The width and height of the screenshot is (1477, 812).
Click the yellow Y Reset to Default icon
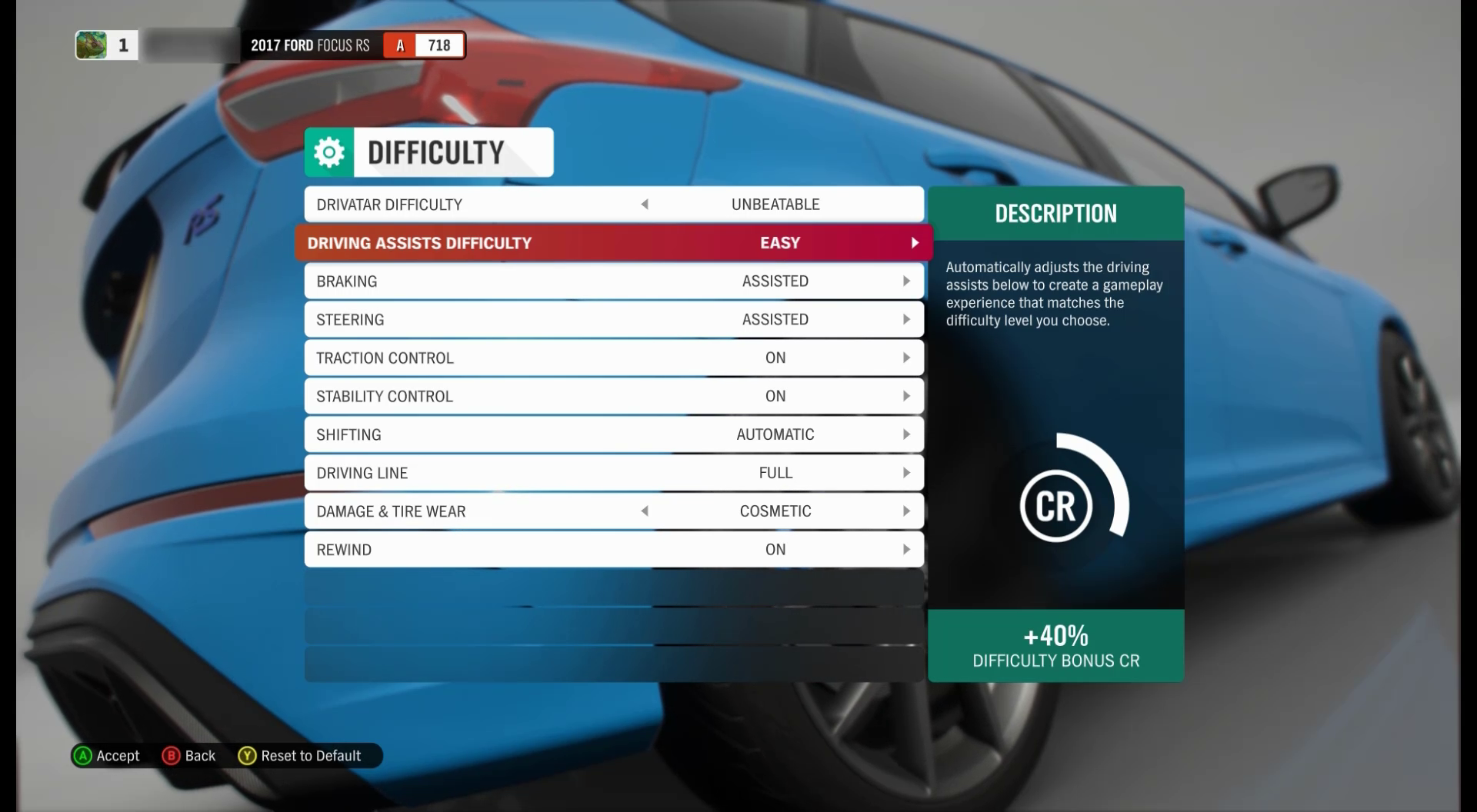tap(247, 756)
